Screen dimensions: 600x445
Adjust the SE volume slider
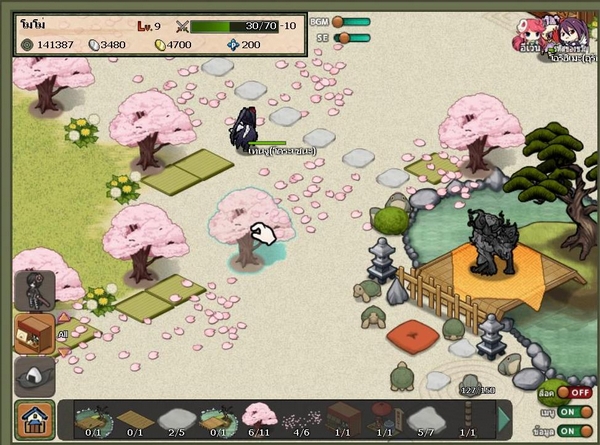pos(351,38)
